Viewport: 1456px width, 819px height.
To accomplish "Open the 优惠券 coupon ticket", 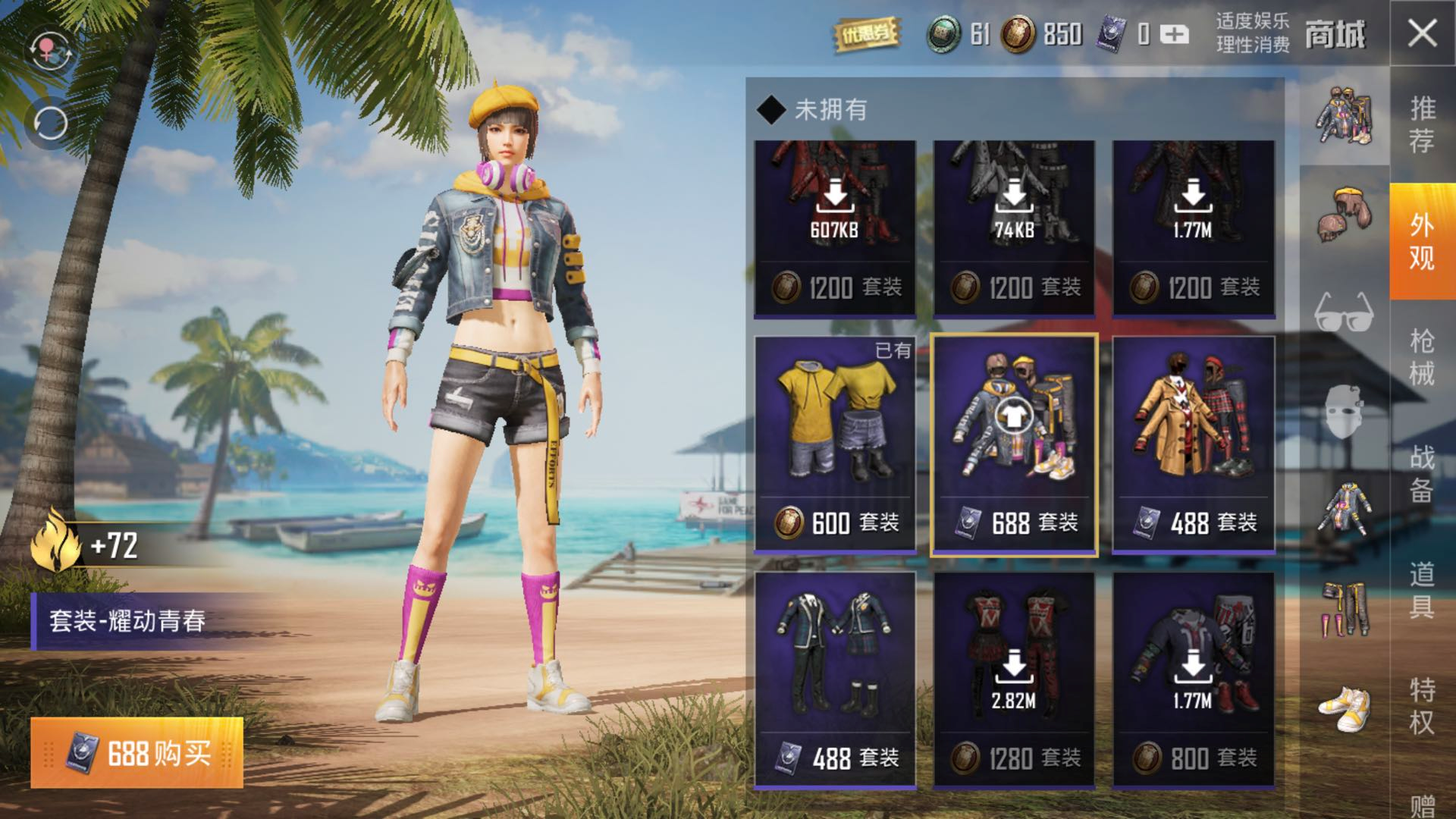I will point(866,34).
